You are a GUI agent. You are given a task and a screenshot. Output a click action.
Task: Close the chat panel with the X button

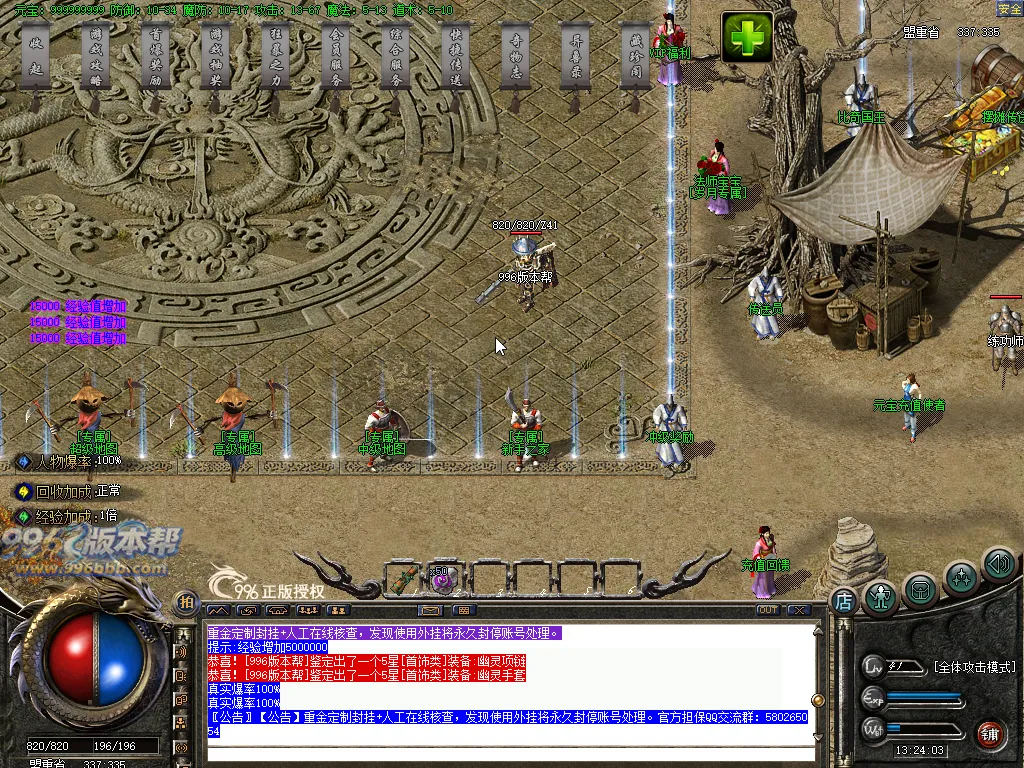coord(798,610)
